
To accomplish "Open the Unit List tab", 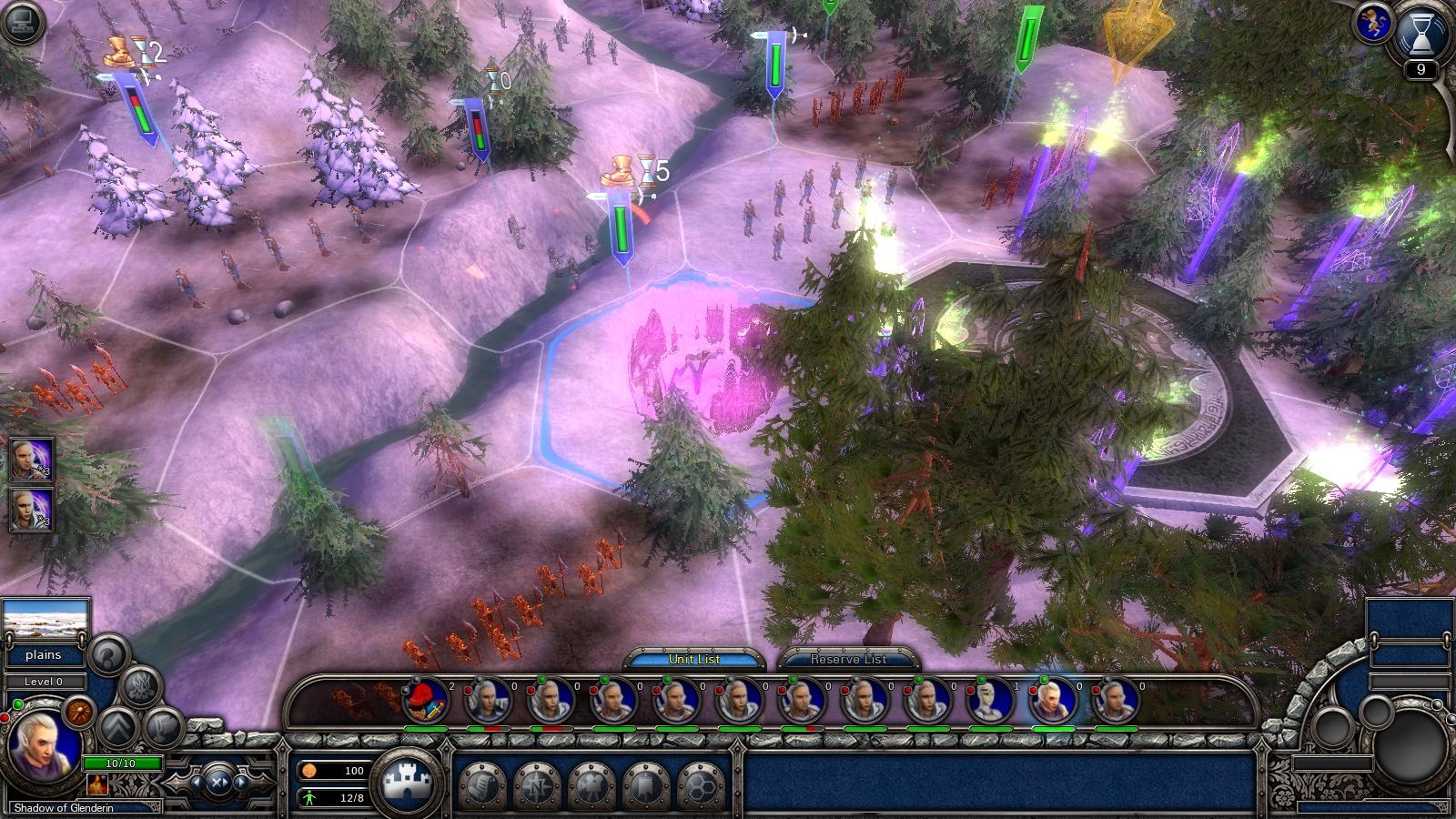I will click(697, 659).
